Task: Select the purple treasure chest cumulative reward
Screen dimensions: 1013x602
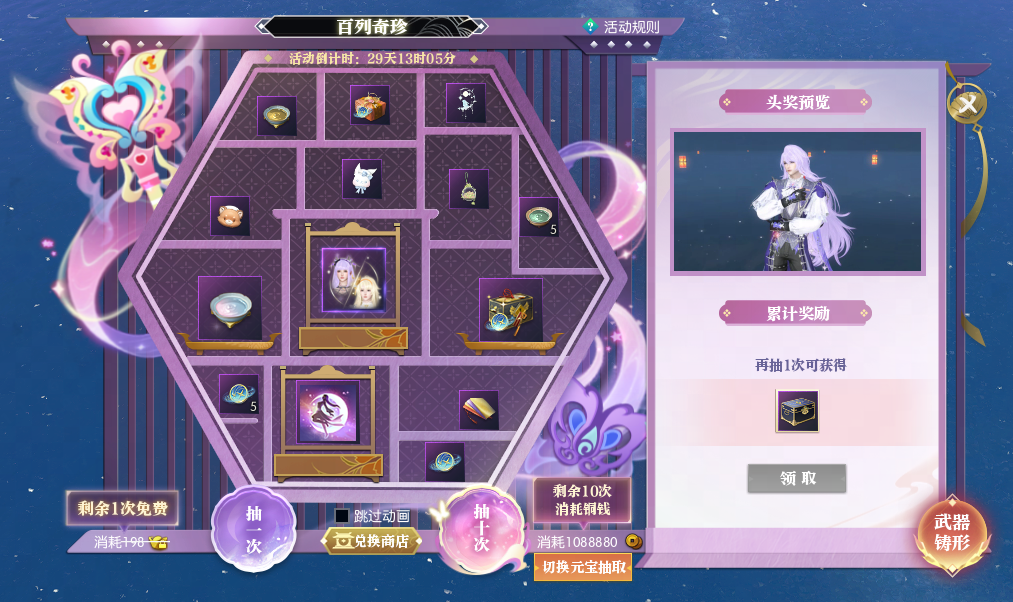Action: pyautogui.click(x=797, y=411)
